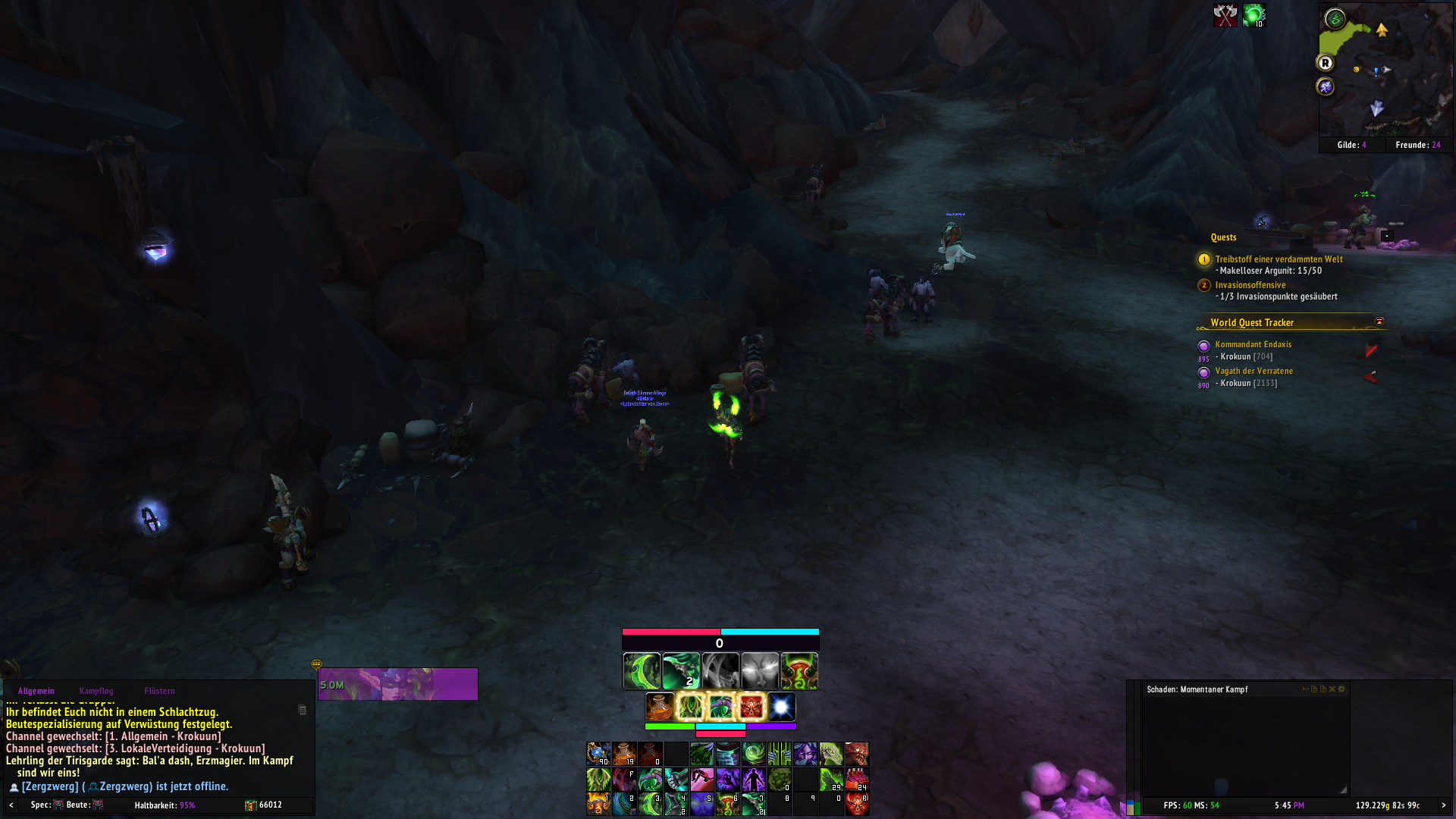Select the Allgemein chat tab

[36, 691]
